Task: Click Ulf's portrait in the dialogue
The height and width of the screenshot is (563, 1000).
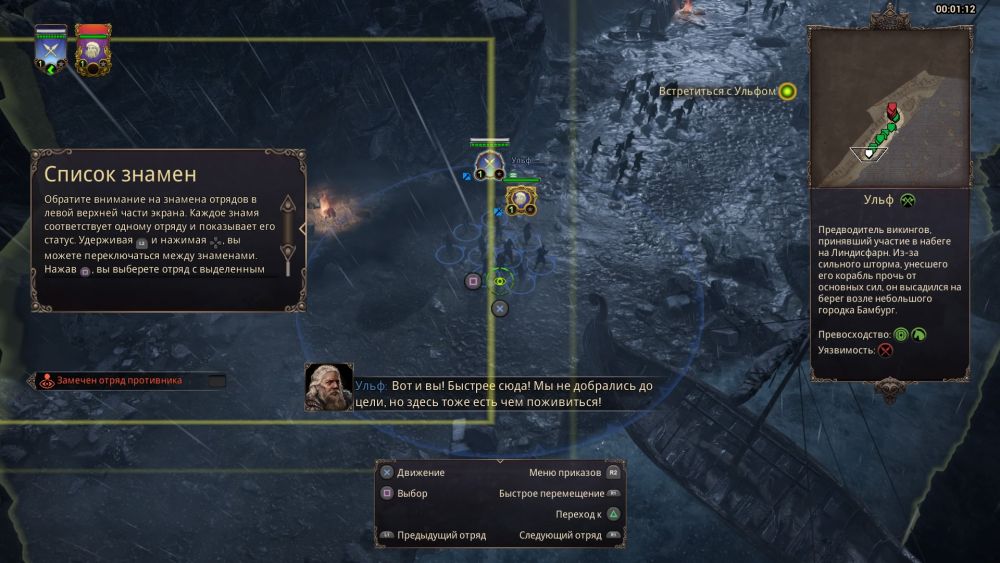Action: [328, 387]
